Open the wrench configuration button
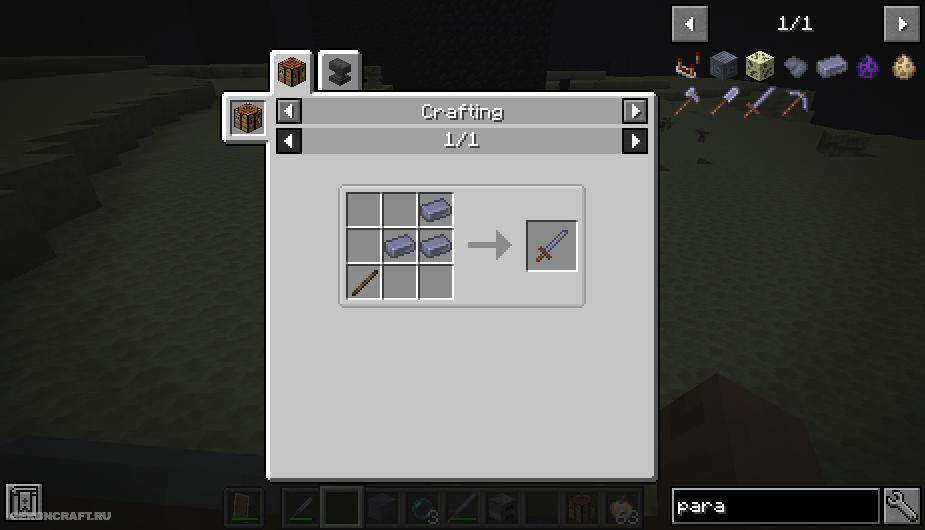The image size is (925, 530). pyautogui.click(x=902, y=506)
